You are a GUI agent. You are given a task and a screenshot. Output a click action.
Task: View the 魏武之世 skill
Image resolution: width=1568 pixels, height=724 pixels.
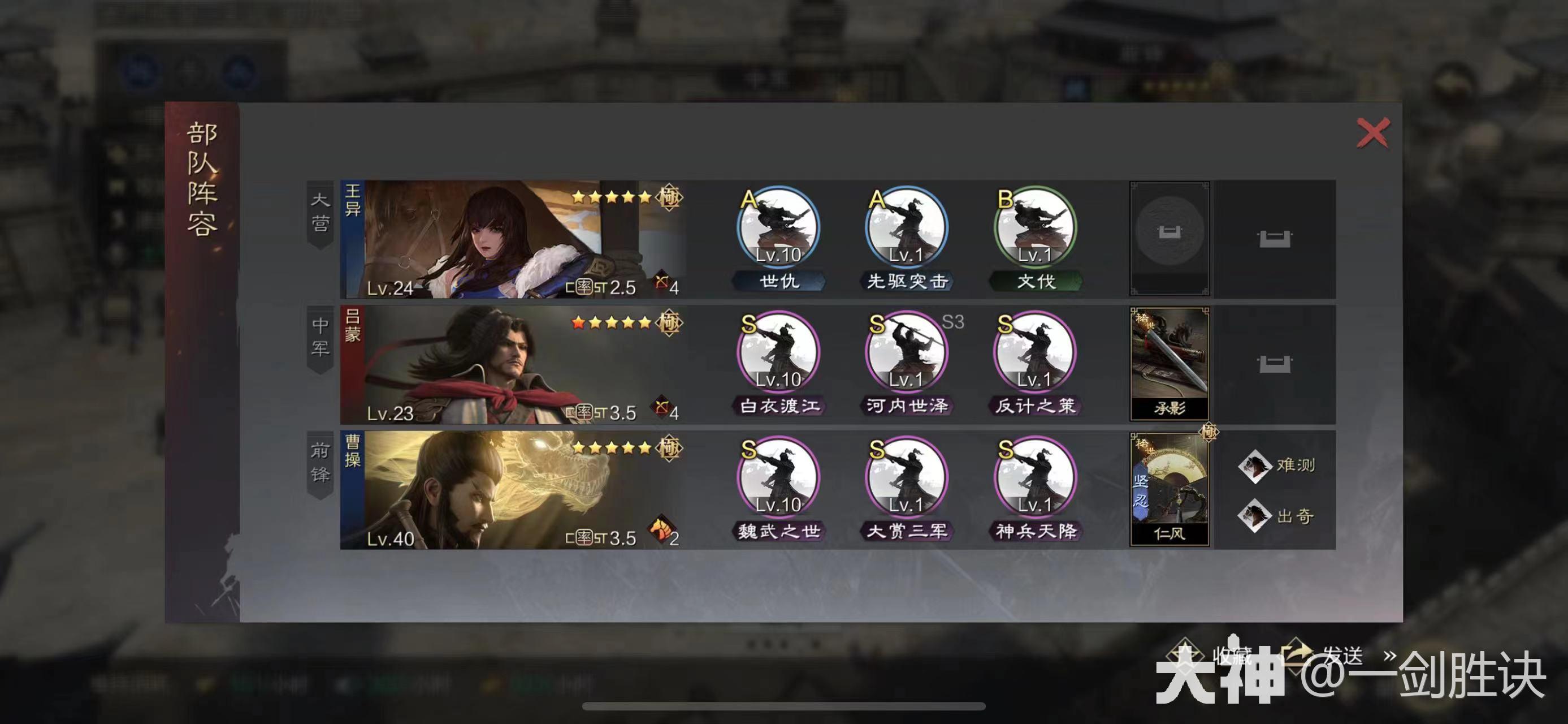778,479
